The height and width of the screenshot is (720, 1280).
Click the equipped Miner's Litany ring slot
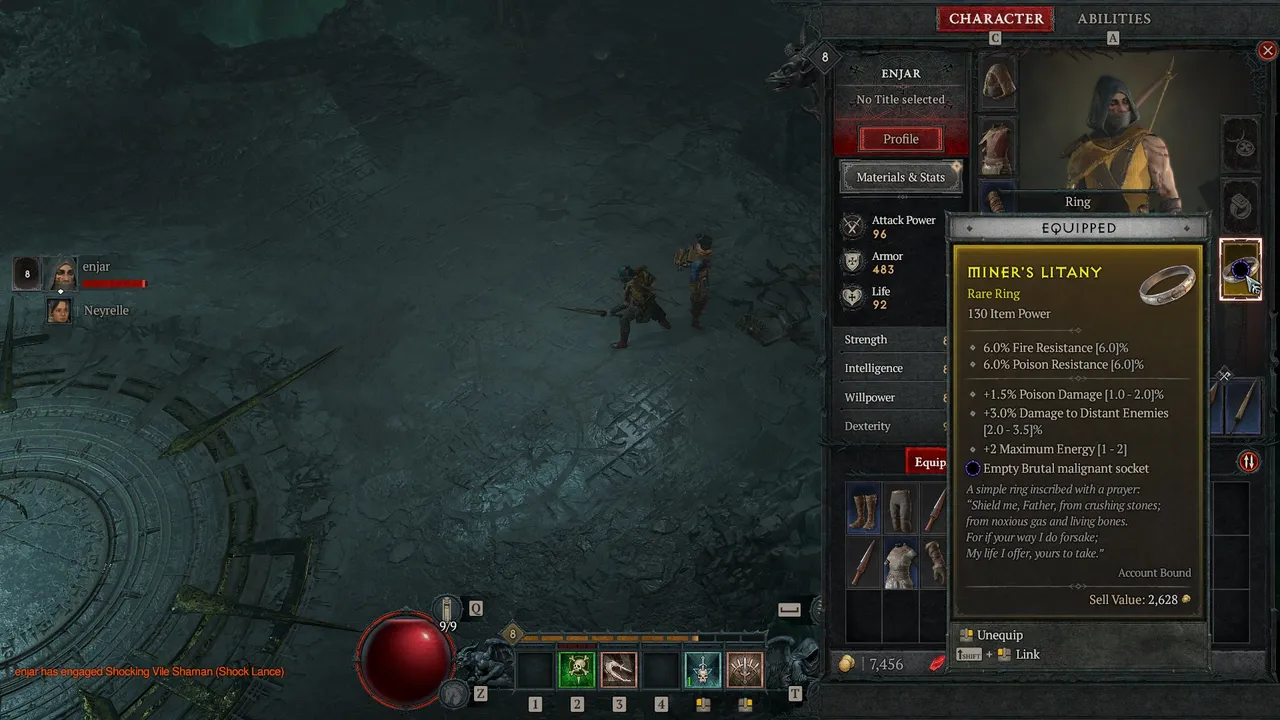click(1241, 269)
